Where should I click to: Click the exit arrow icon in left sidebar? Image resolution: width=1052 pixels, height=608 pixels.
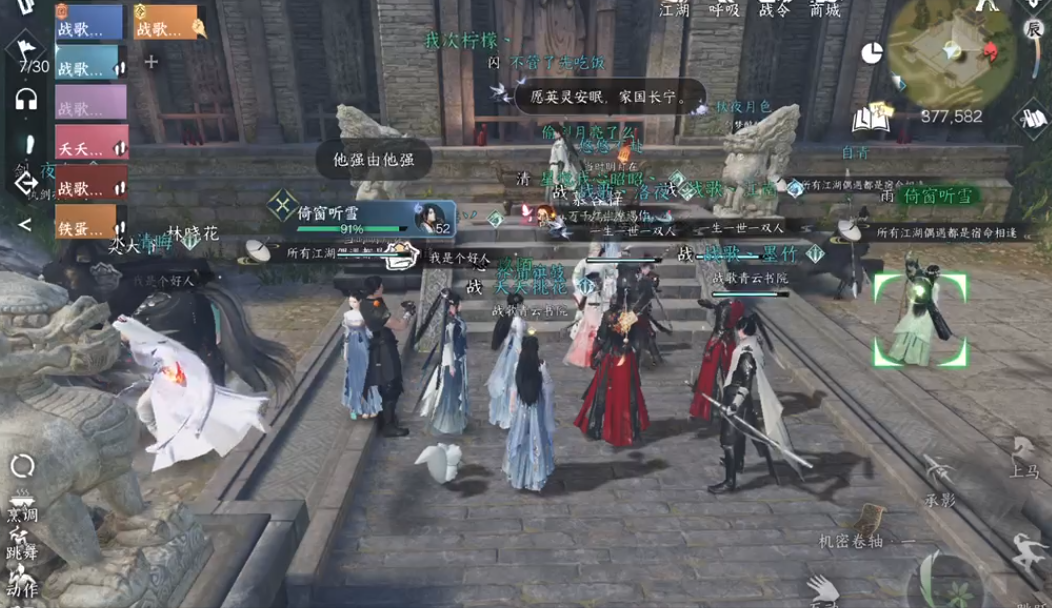[x=25, y=183]
